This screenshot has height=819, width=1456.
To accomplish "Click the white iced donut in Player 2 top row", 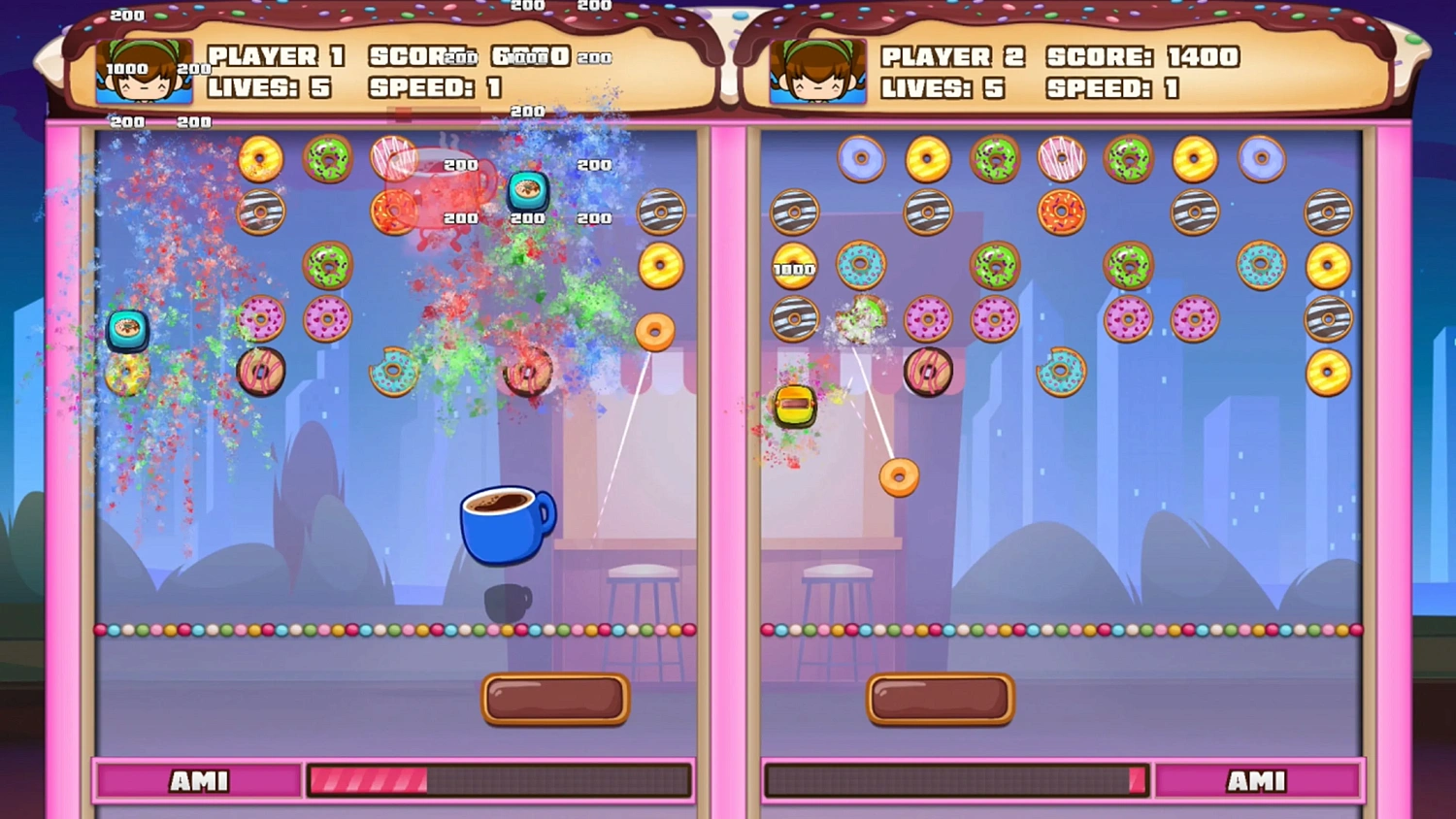I will tap(1061, 160).
